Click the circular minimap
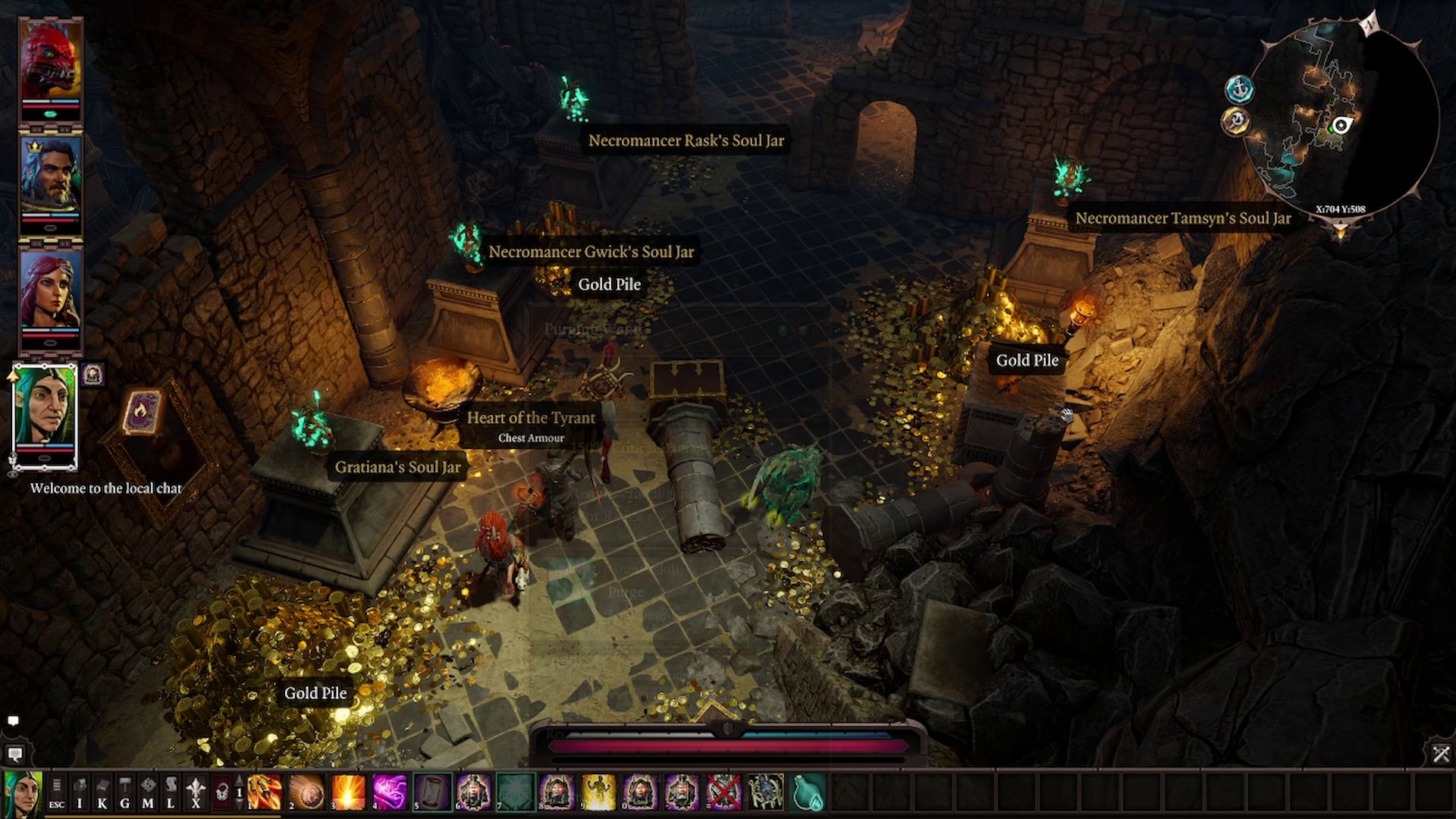 [x=1342, y=118]
